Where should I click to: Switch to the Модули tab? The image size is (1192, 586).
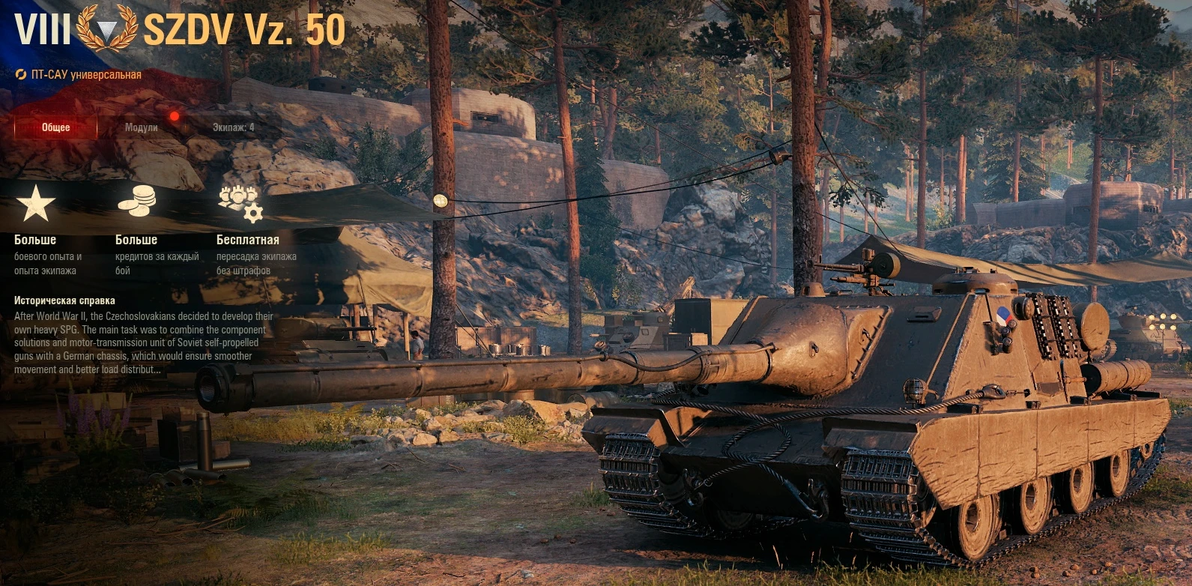pyautogui.click(x=141, y=128)
